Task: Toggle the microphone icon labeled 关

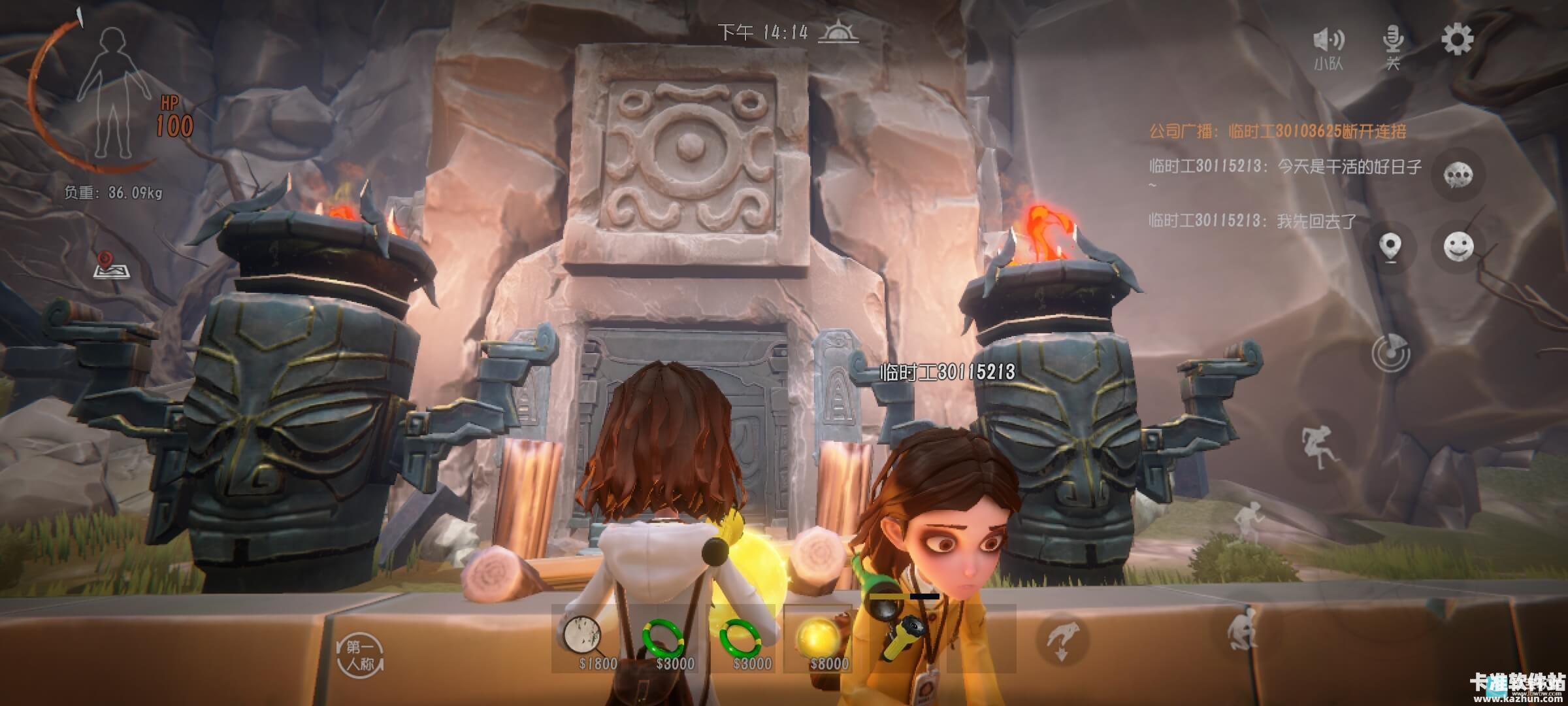Action: tap(1393, 46)
